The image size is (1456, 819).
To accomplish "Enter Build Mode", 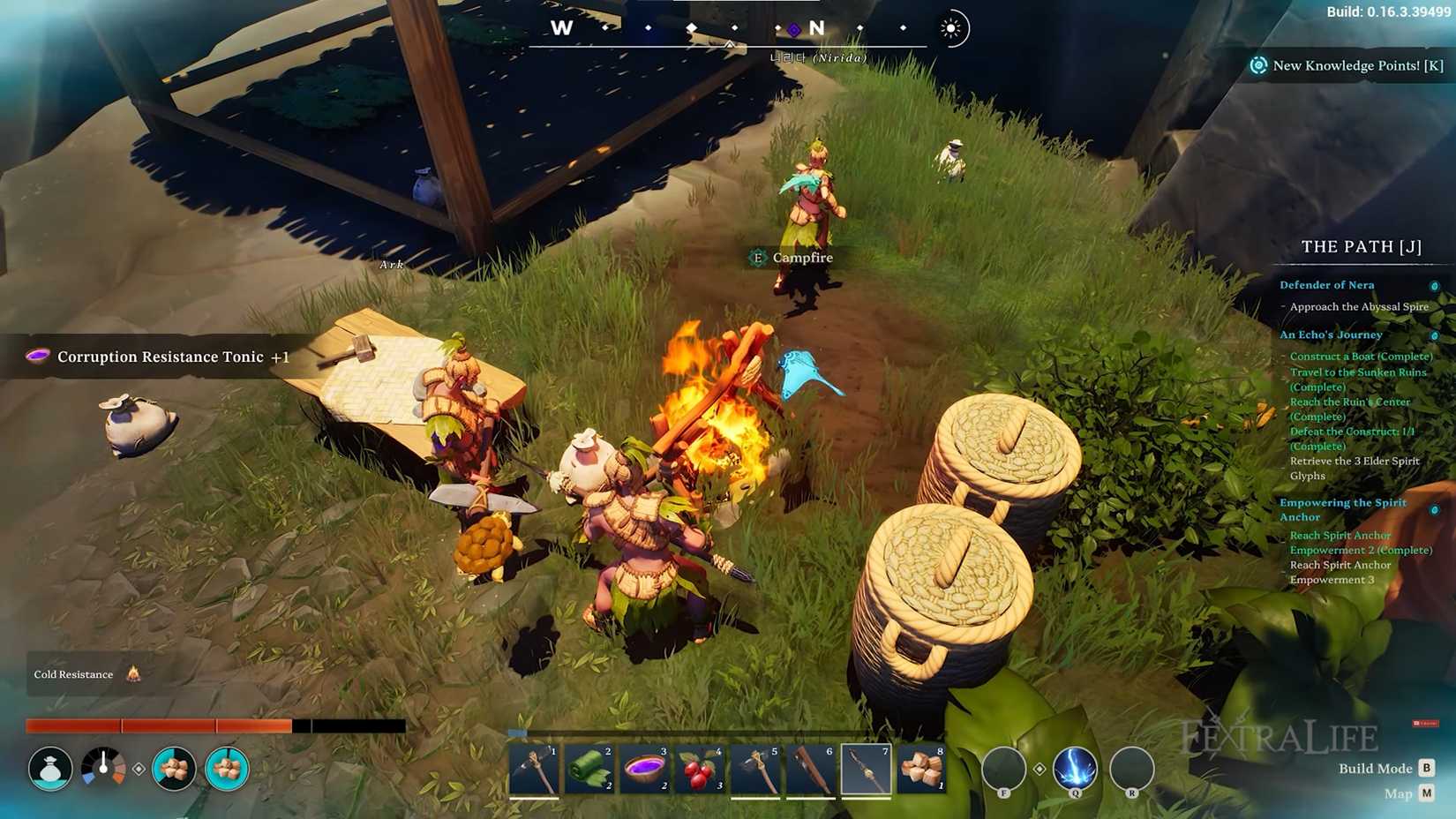I will (x=1427, y=768).
